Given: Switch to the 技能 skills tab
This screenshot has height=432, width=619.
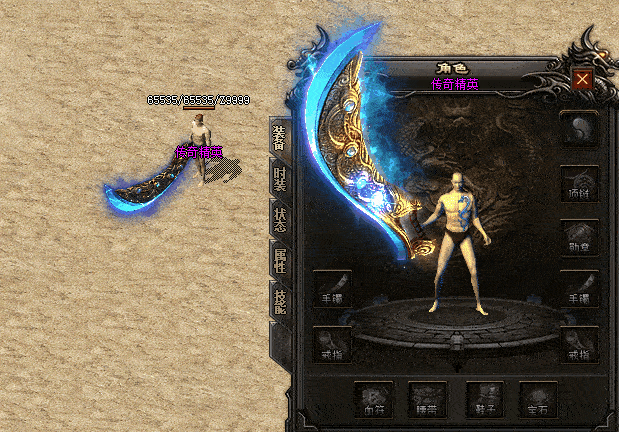Looking at the screenshot, I should 280,298.
